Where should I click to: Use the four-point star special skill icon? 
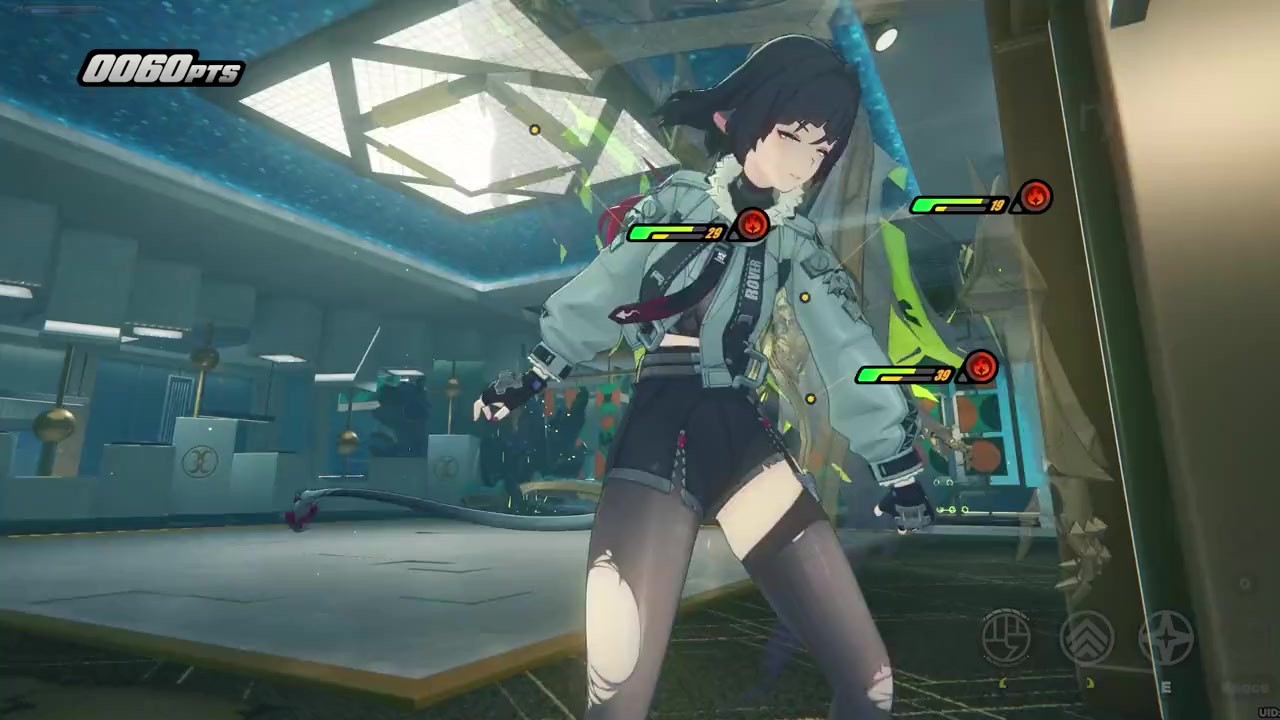click(x=1166, y=637)
